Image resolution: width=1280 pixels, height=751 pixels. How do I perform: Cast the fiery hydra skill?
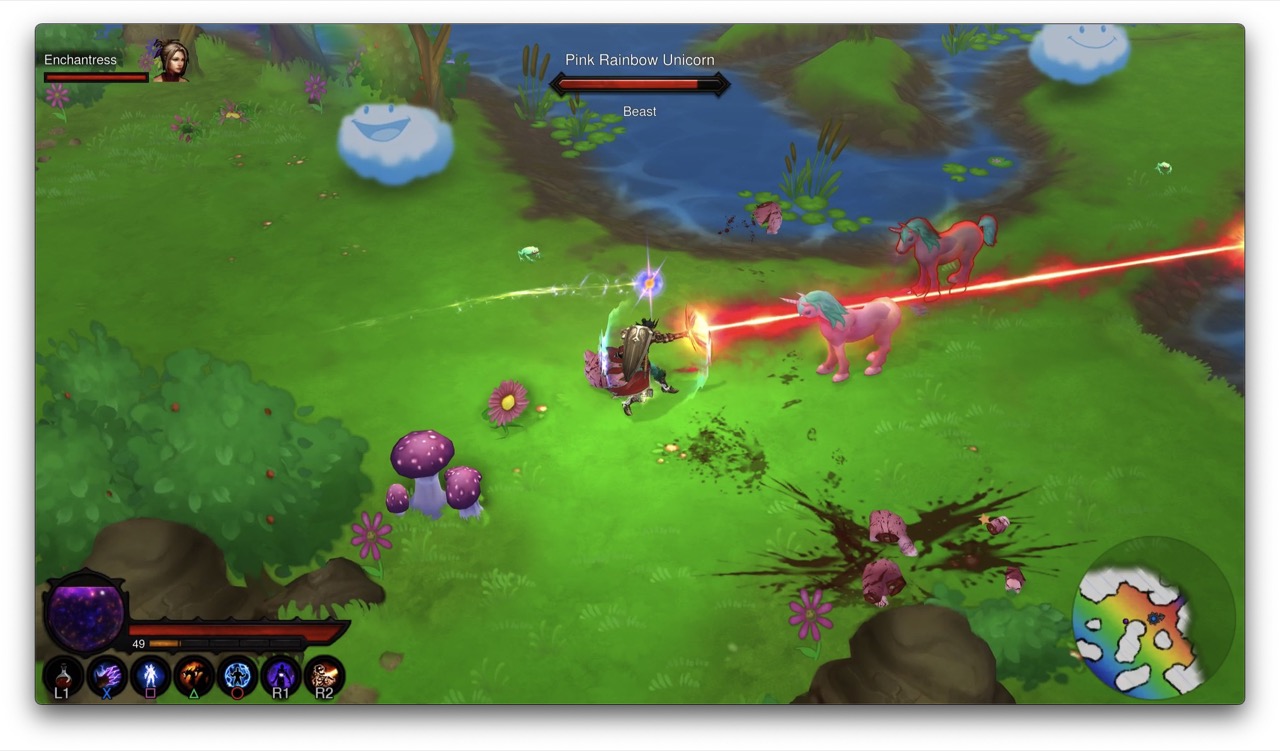(x=194, y=677)
